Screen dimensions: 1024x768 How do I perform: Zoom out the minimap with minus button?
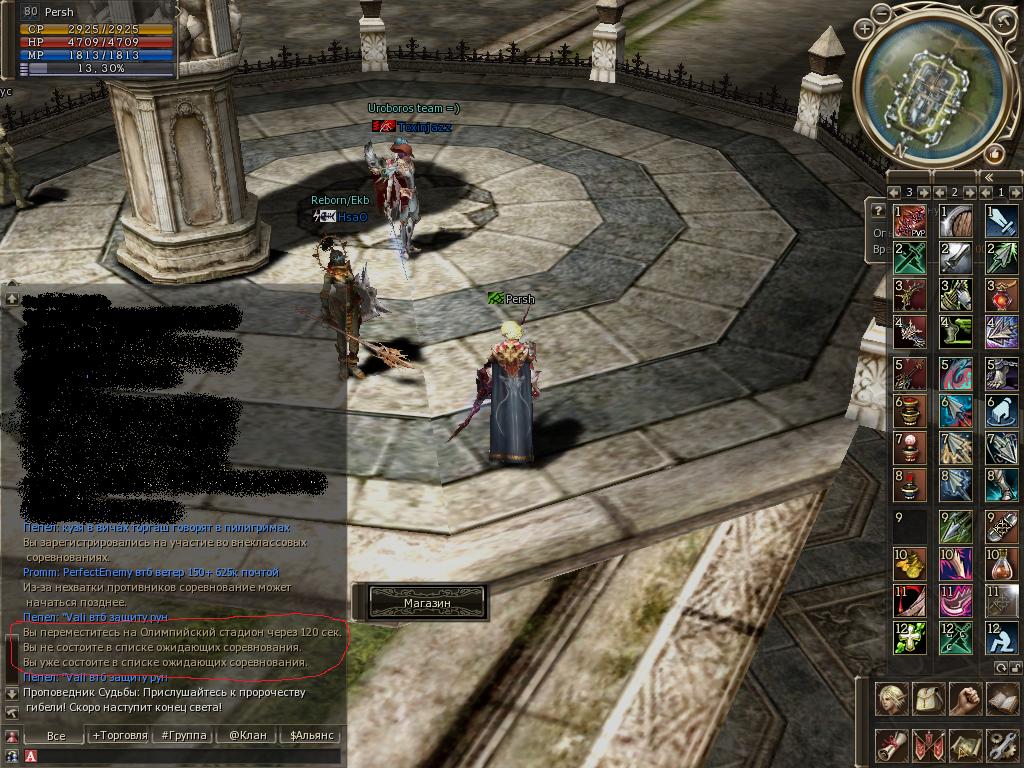click(x=881, y=13)
